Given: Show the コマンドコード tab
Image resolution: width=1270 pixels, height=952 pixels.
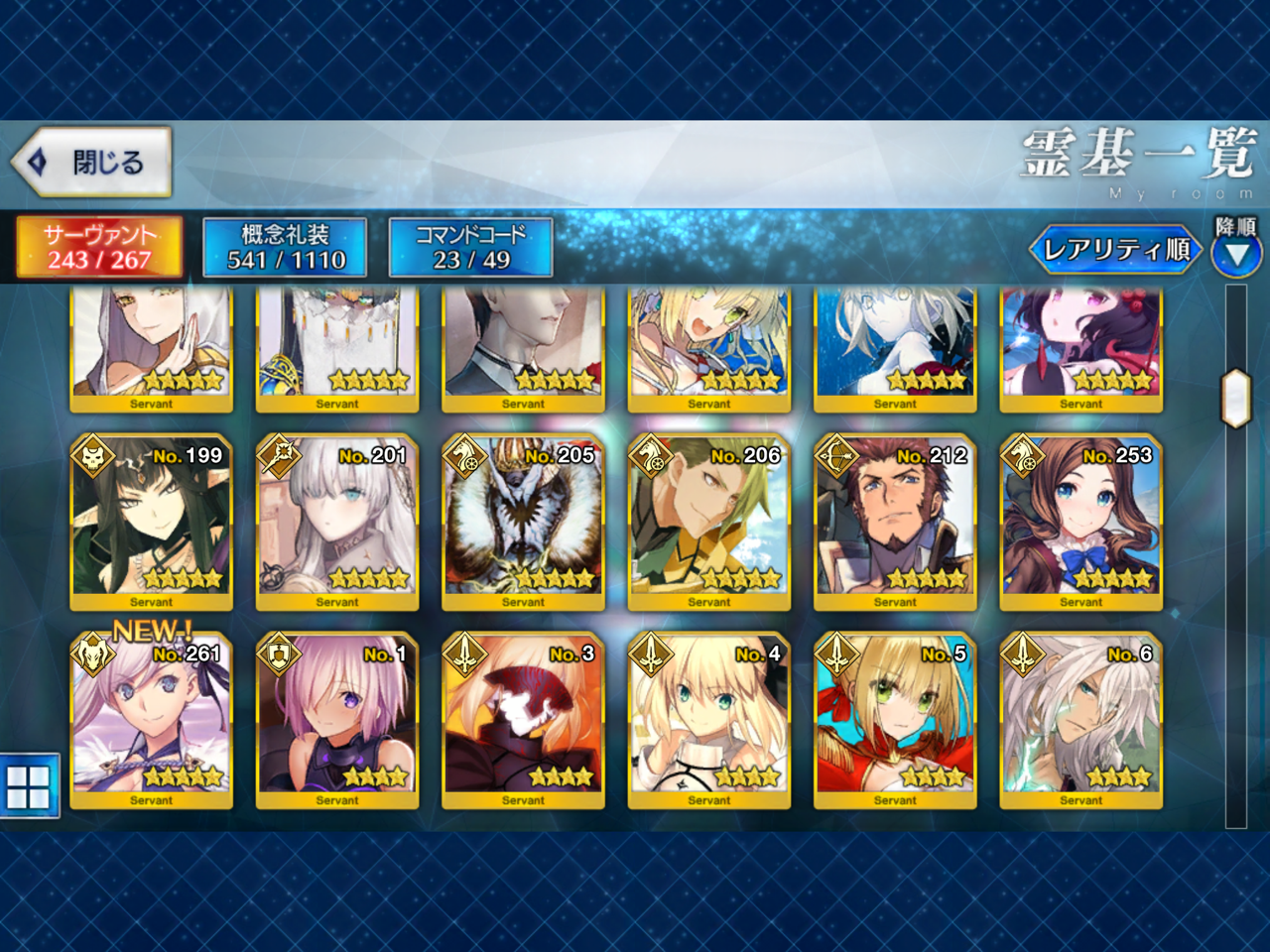Looking at the screenshot, I should [471, 247].
